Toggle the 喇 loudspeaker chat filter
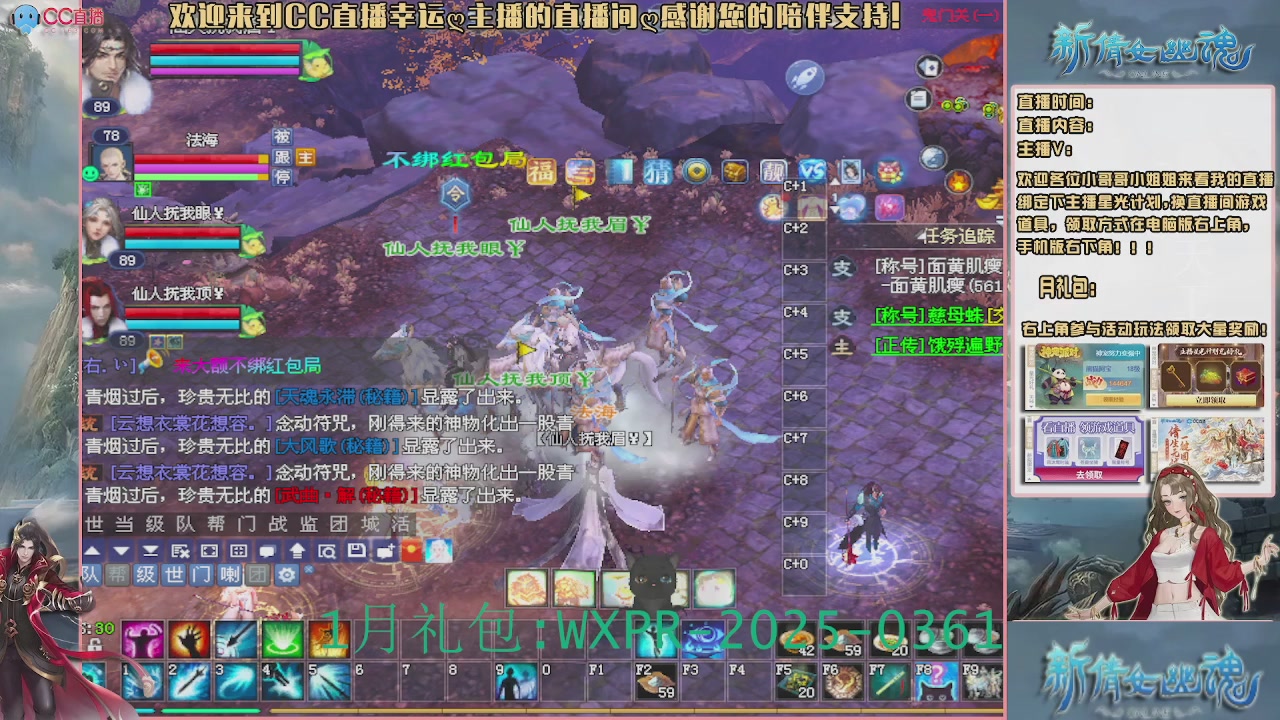The height and width of the screenshot is (720, 1280). pyautogui.click(x=229, y=575)
